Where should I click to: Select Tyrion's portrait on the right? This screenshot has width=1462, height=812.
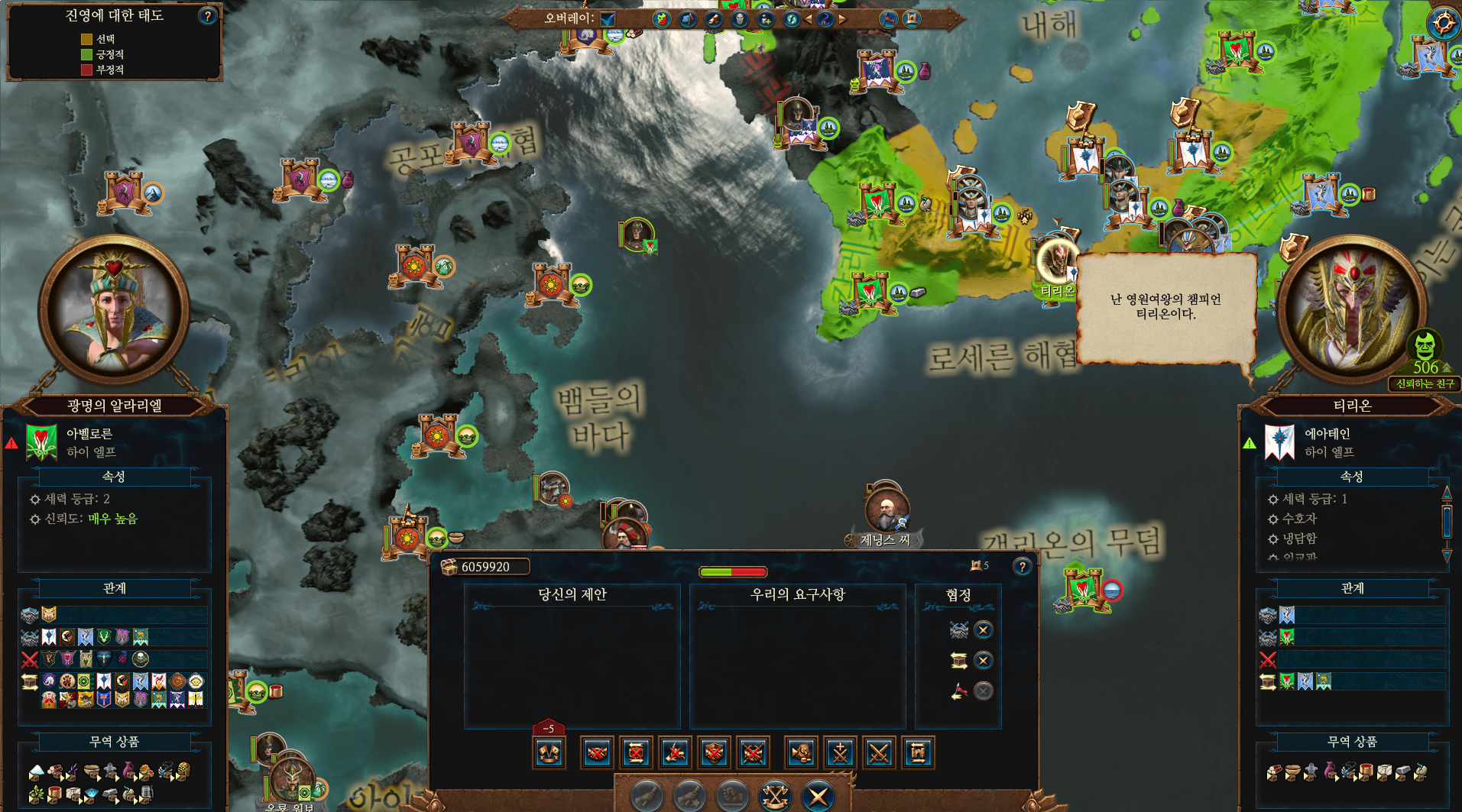pos(1351,309)
